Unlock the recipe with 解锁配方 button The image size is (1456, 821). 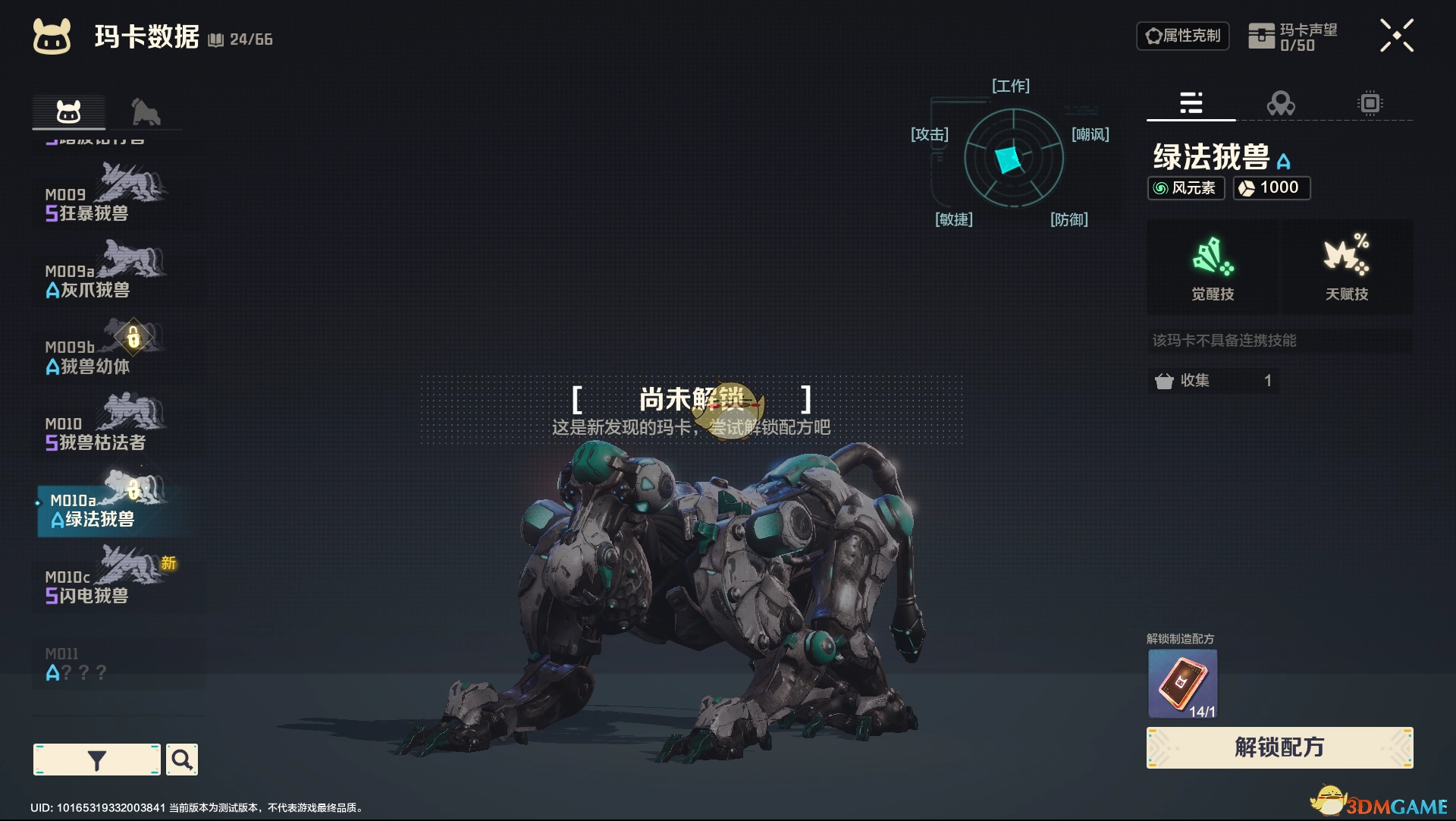tap(1279, 747)
